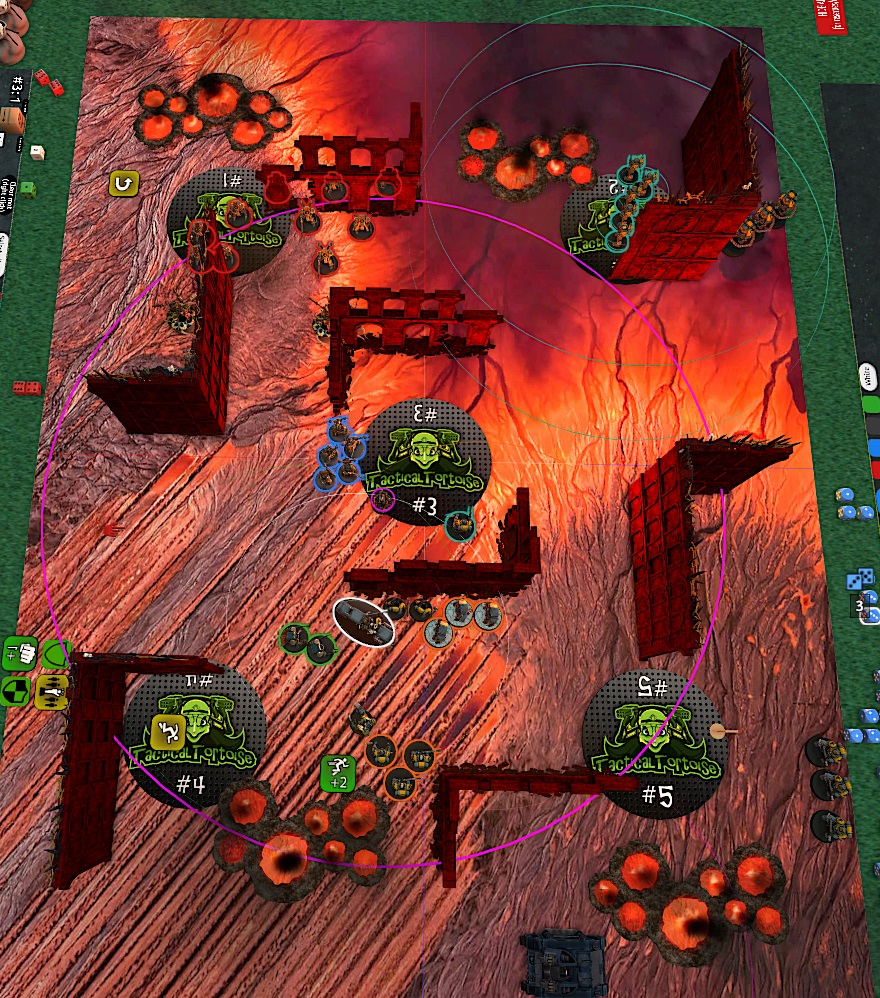Pick the green crosshair target token
This screenshot has height=998, width=880.
[x=18, y=690]
